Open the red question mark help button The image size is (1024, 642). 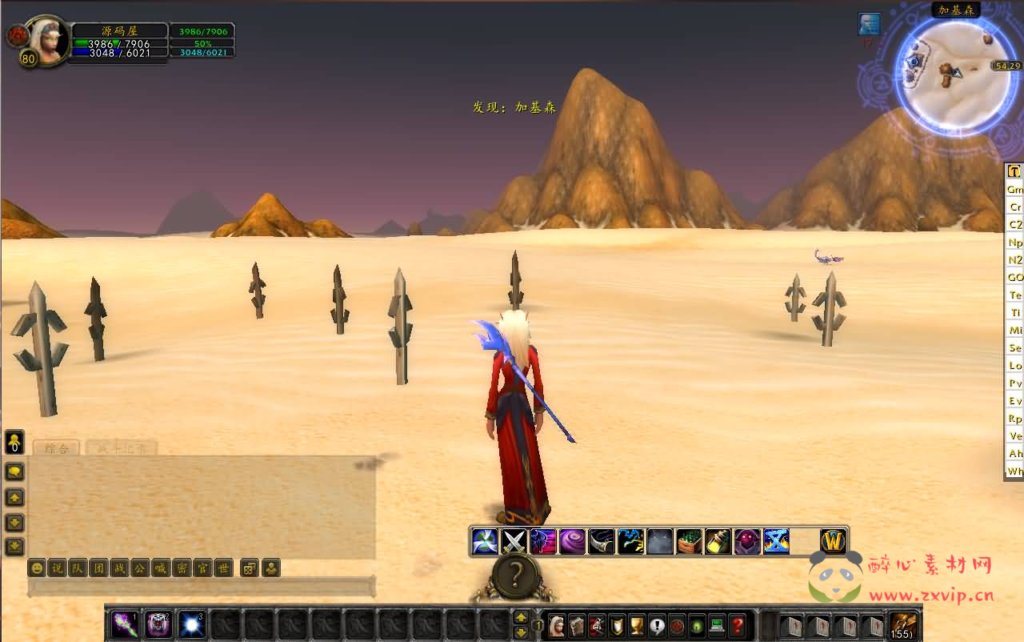tap(737, 626)
